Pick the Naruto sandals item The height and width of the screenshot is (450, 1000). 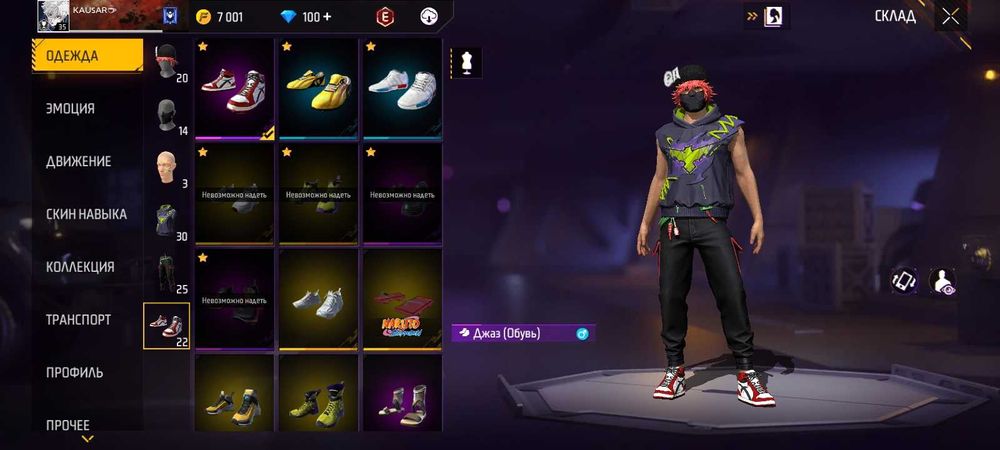tap(401, 298)
